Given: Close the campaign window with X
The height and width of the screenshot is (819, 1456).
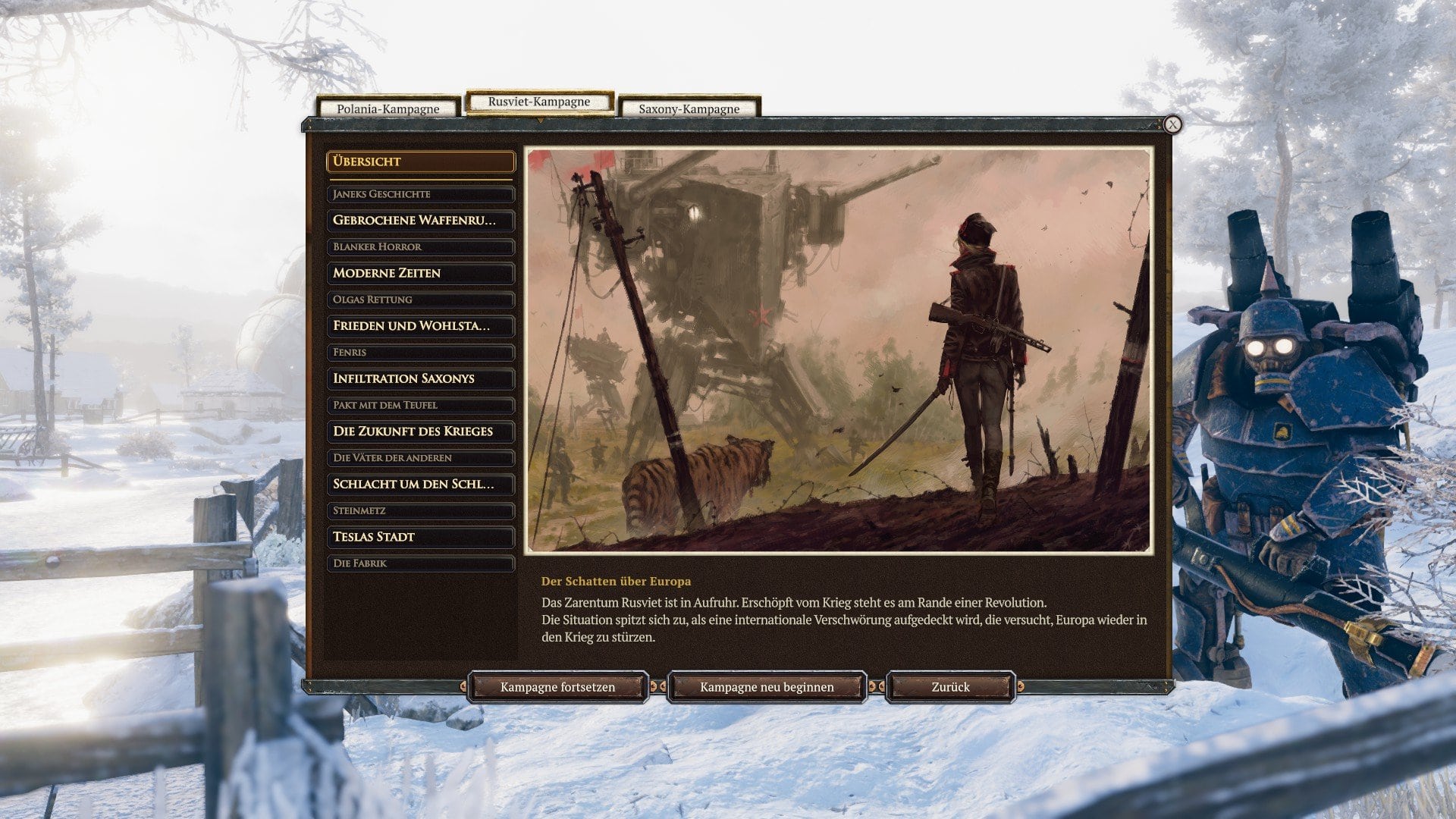Looking at the screenshot, I should coord(1172,124).
